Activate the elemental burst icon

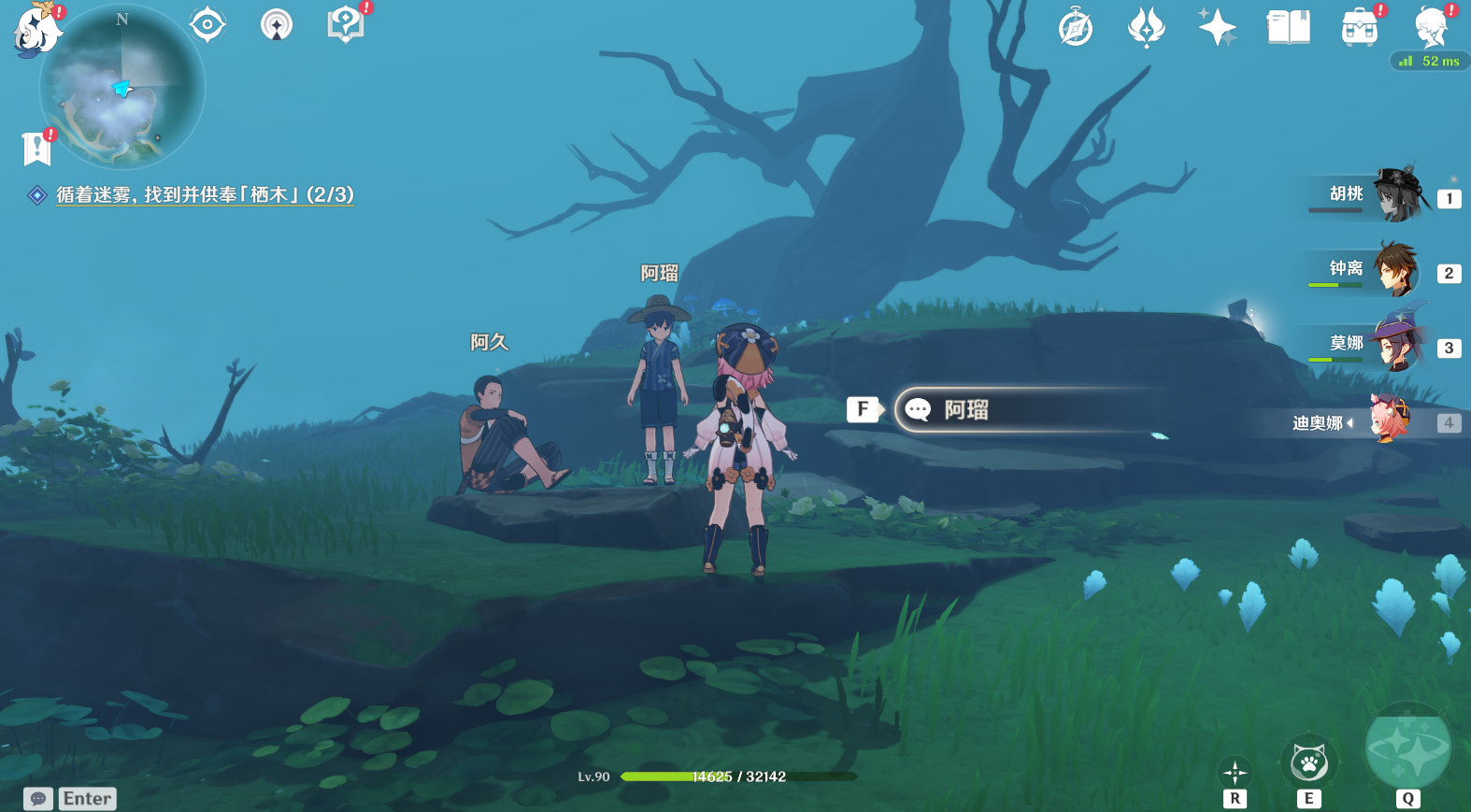(1407, 748)
